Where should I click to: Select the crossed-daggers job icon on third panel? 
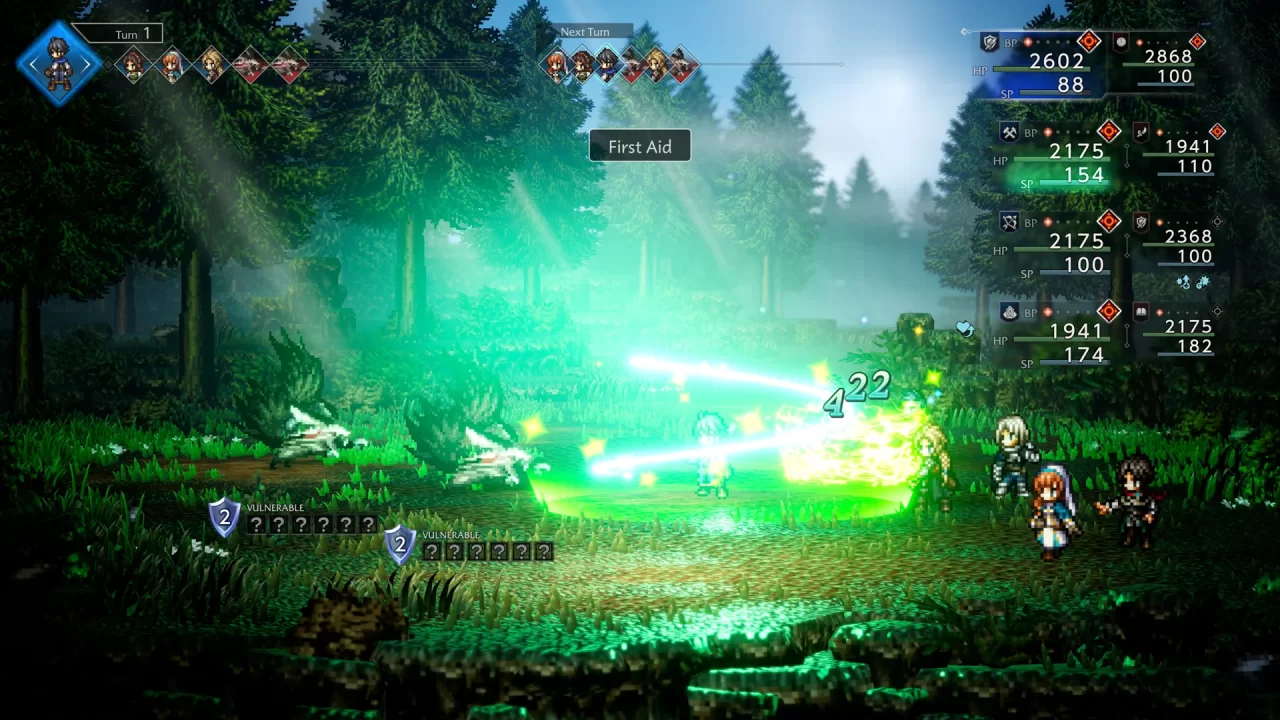1010,221
